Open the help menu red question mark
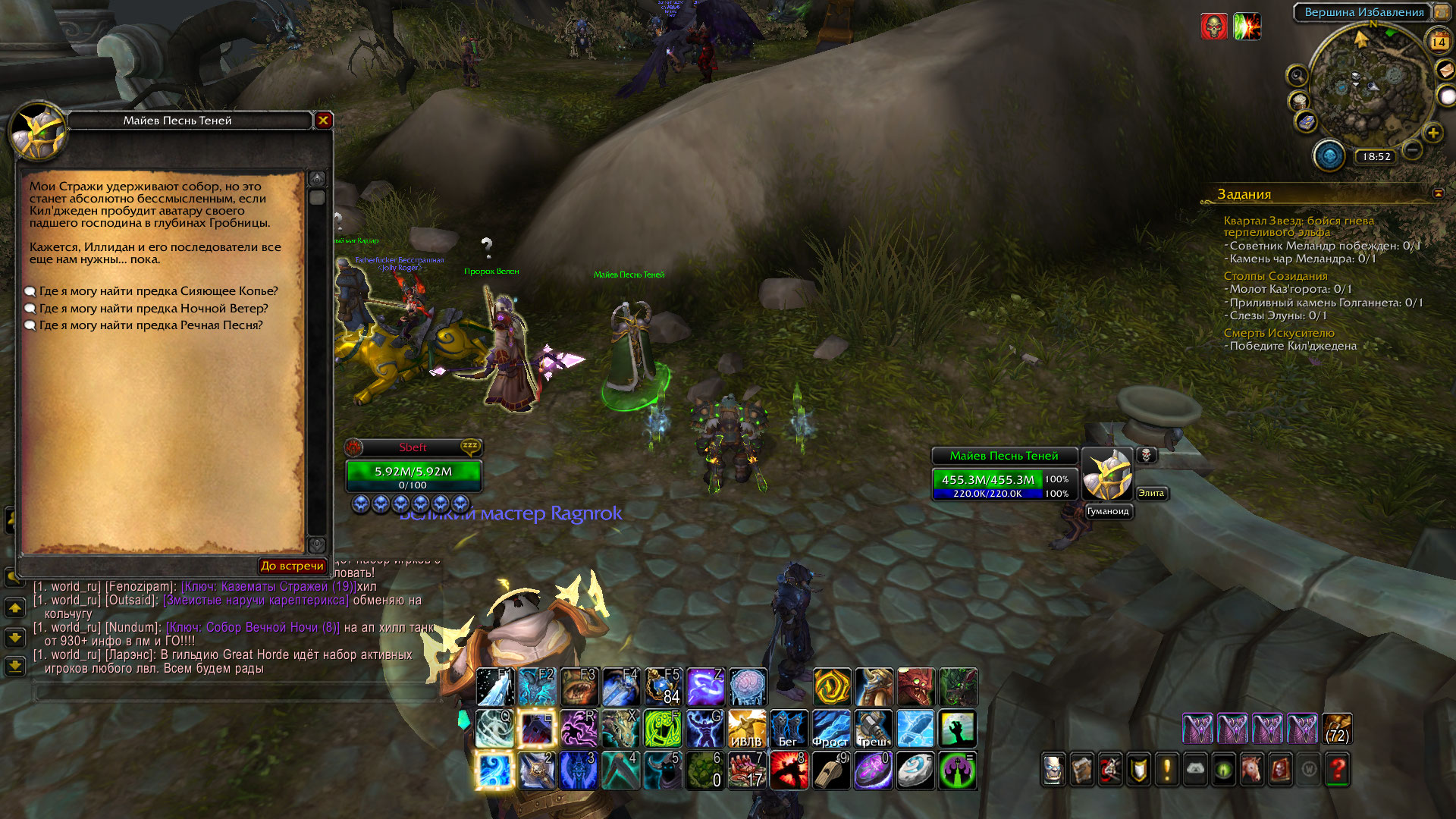The image size is (1456, 819). (x=1338, y=770)
